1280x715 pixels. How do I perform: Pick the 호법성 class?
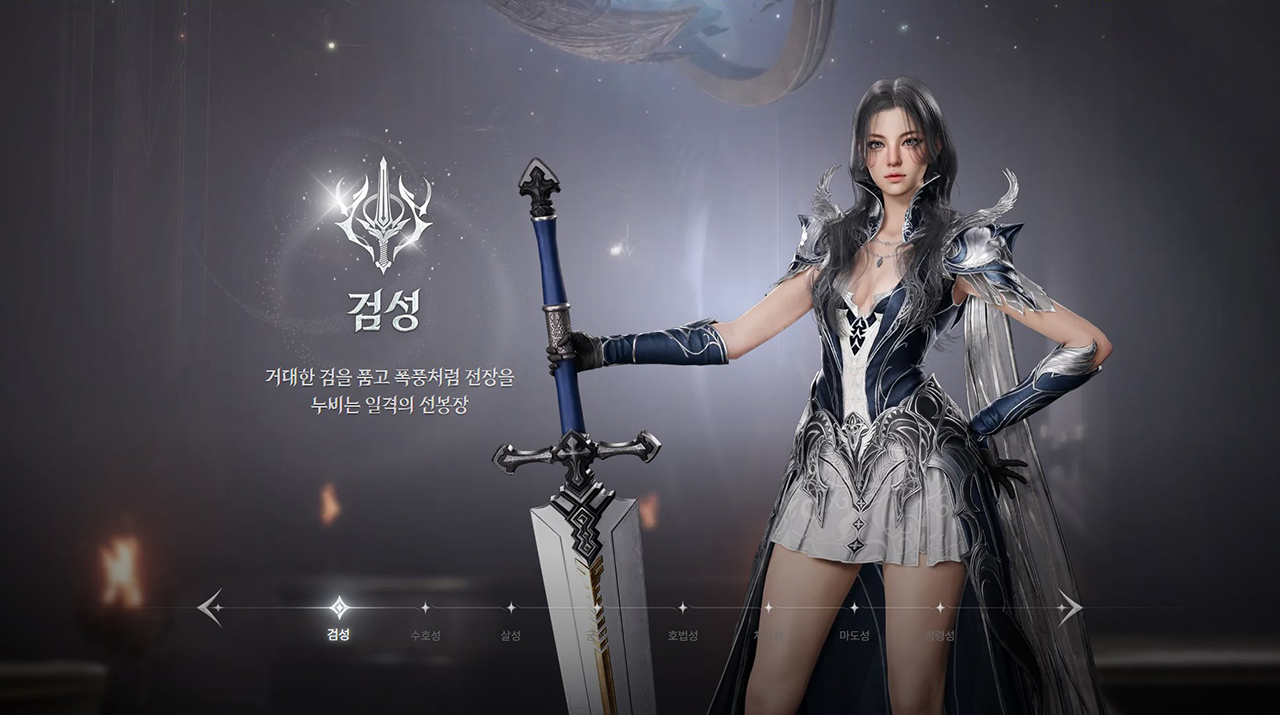tap(682, 607)
